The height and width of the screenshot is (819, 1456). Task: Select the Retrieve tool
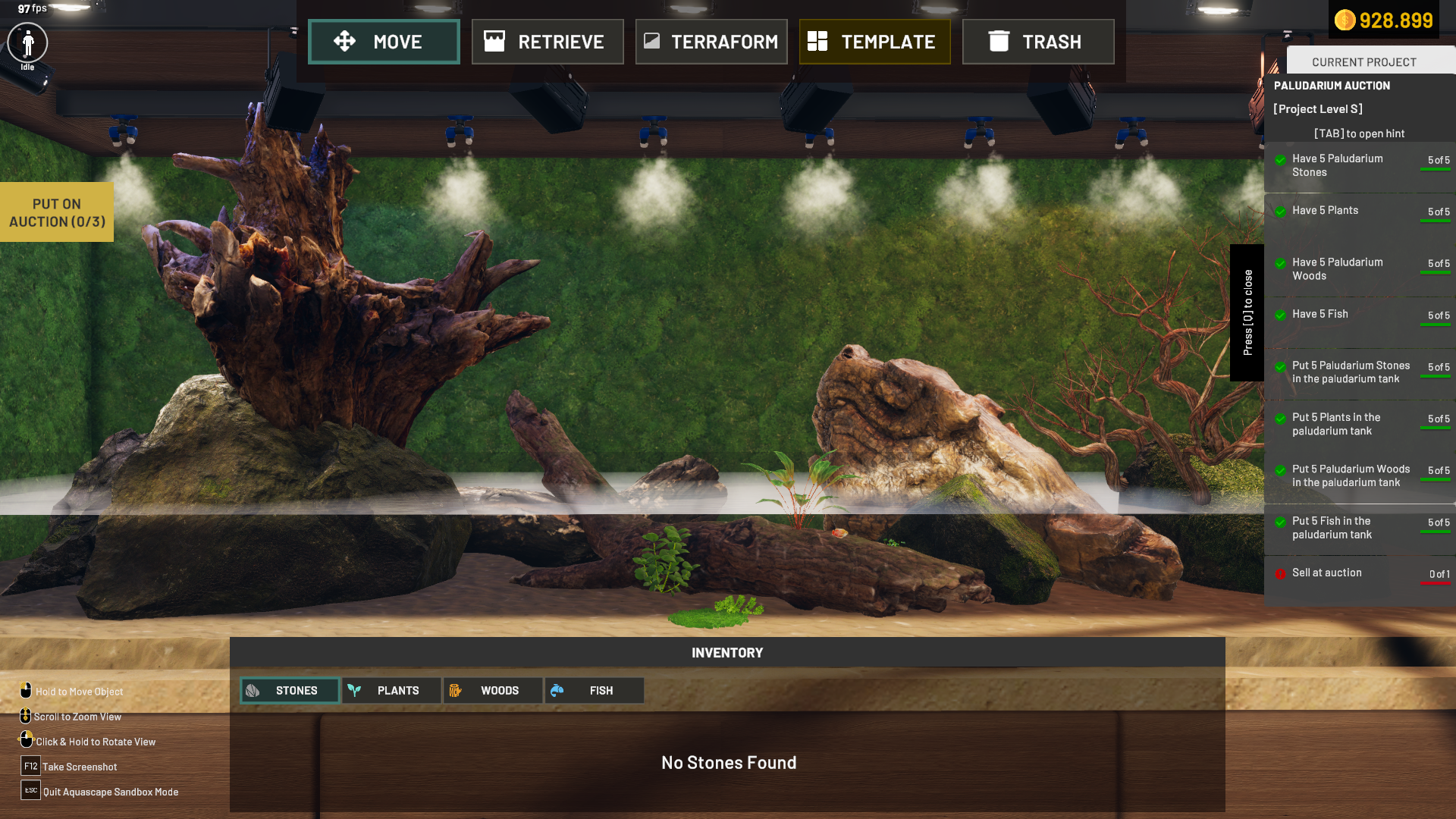[548, 42]
